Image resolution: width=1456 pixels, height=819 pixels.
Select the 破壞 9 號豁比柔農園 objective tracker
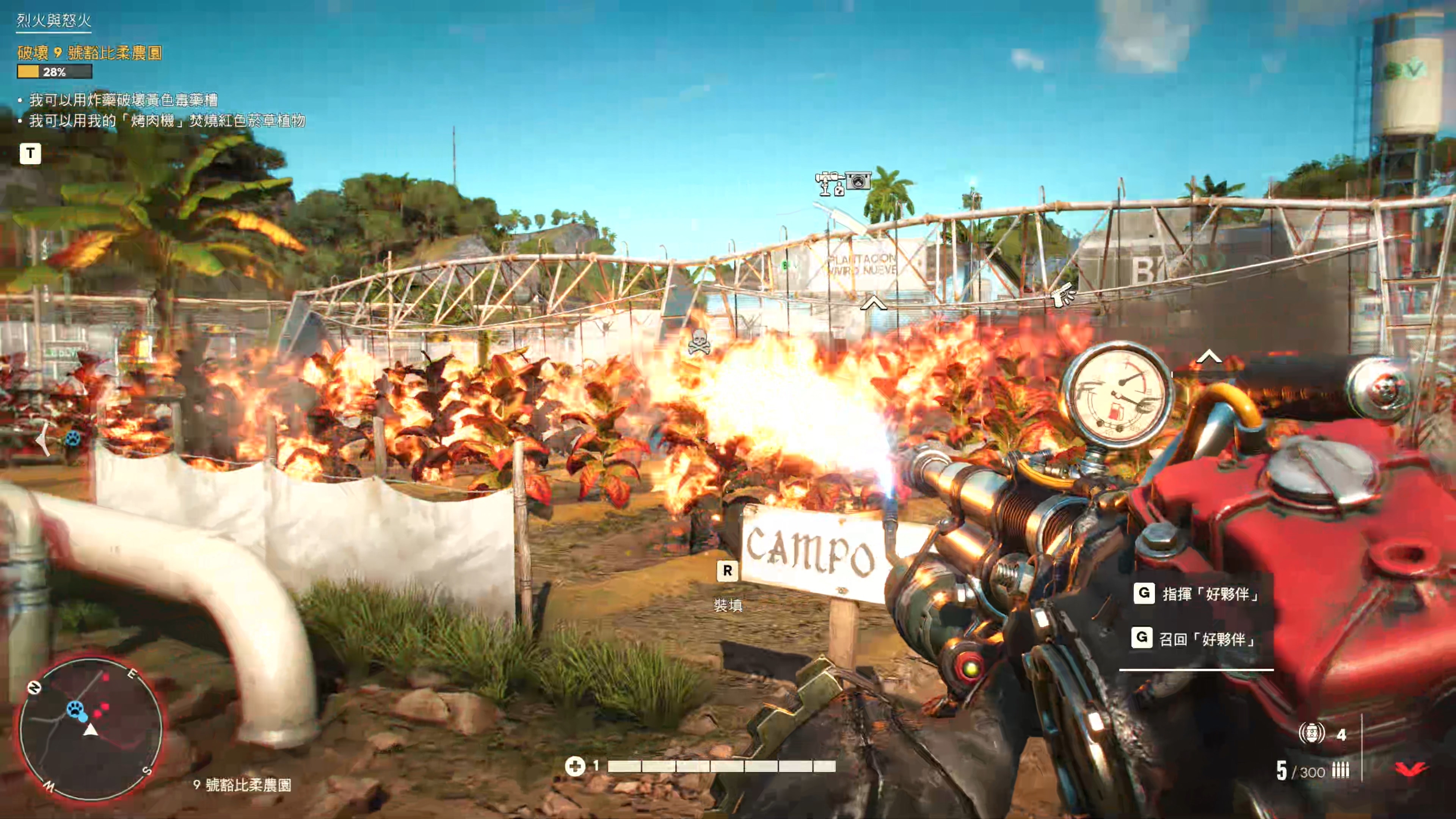point(90,53)
